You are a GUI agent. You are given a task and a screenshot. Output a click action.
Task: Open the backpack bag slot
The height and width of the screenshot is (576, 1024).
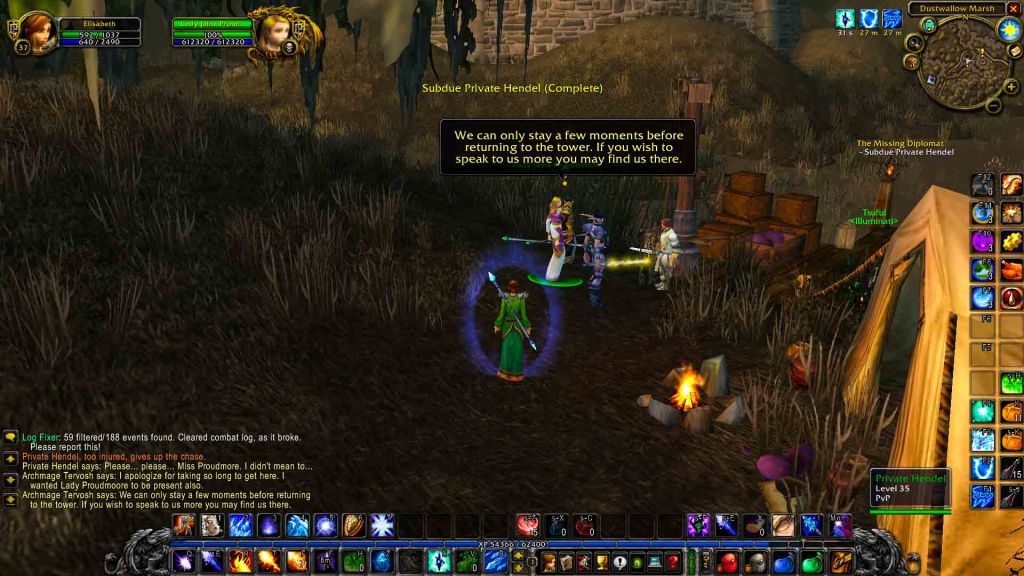841,562
